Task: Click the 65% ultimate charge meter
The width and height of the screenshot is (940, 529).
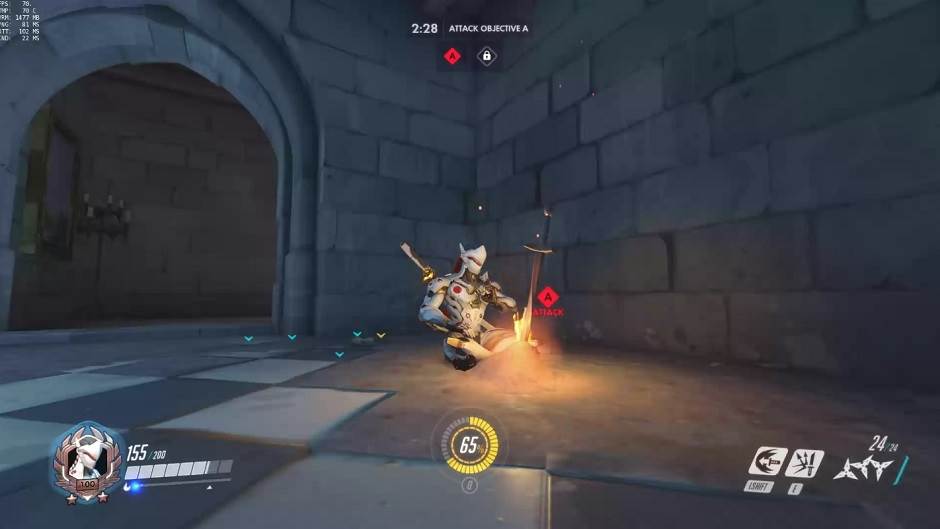Action: 468,445
